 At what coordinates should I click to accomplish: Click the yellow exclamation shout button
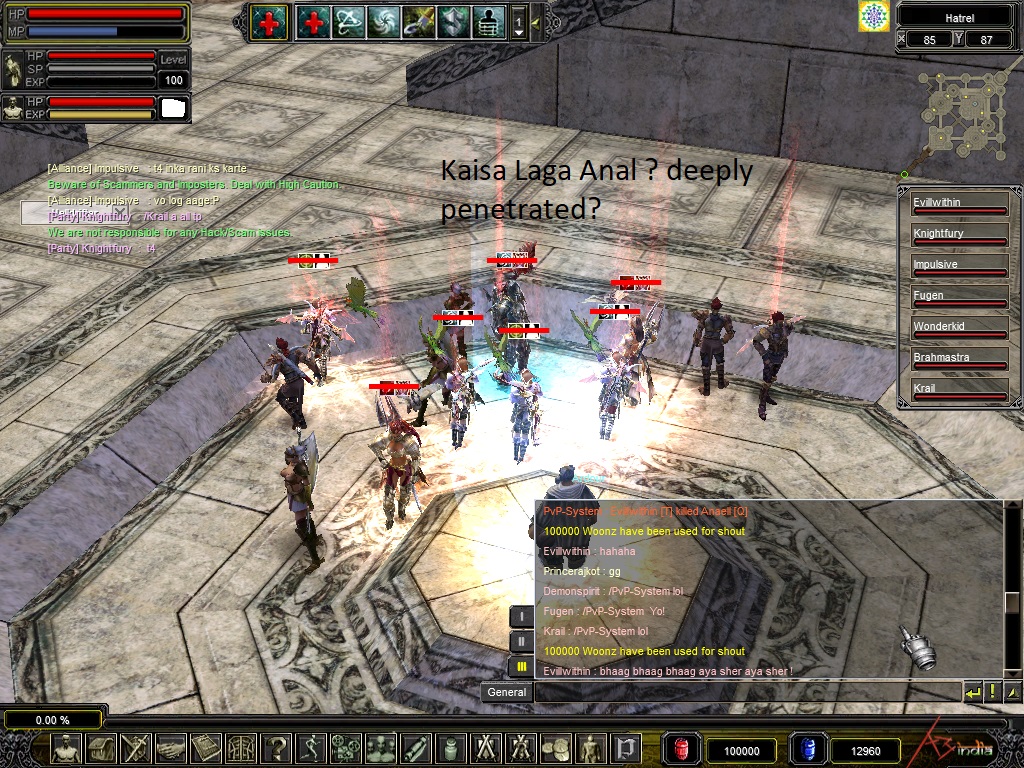coord(993,692)
